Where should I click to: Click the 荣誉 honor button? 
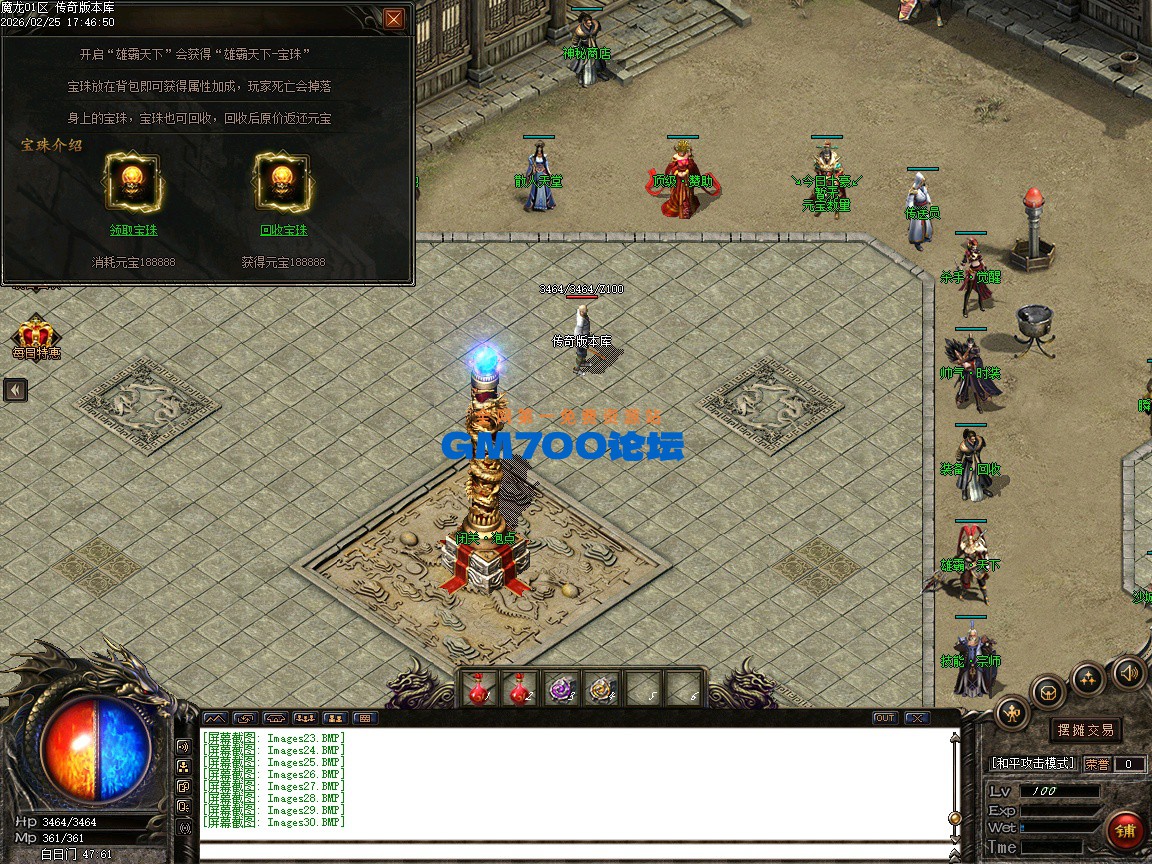click(x=1096, y=764)
